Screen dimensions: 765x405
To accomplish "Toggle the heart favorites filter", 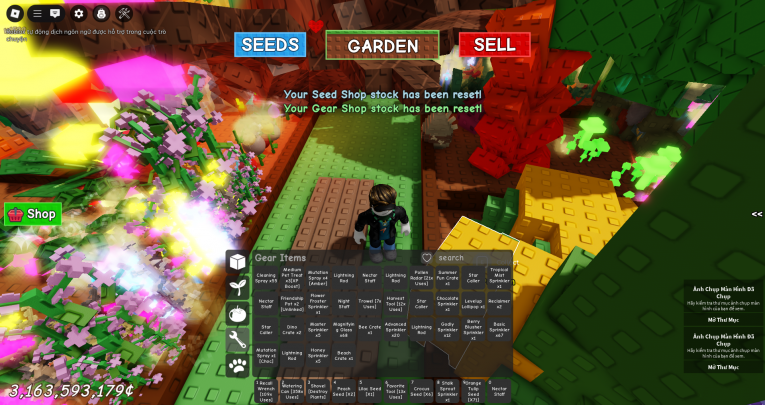I will (x=427, y=258).
